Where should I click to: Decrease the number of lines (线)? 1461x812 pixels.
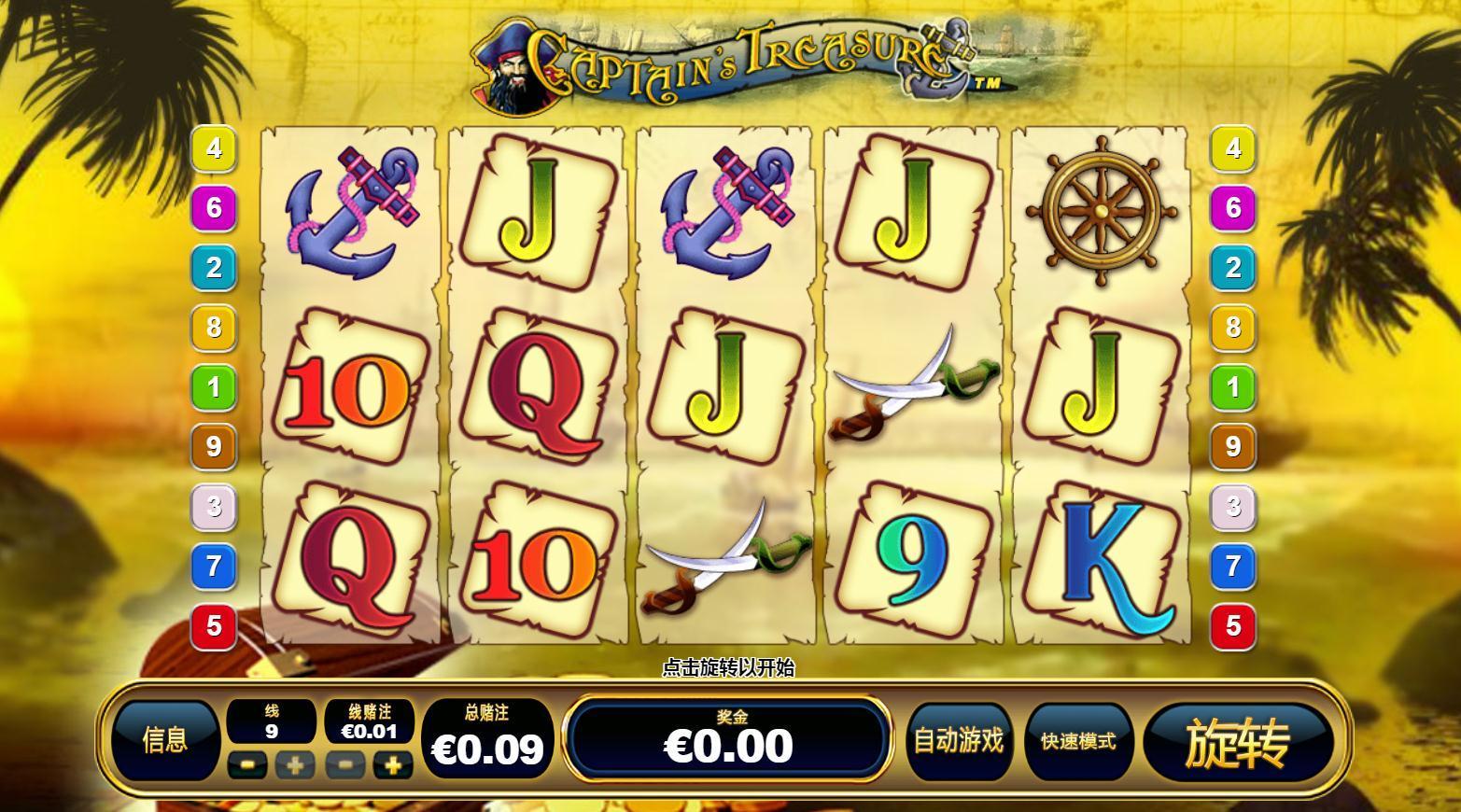pos(246,766)
